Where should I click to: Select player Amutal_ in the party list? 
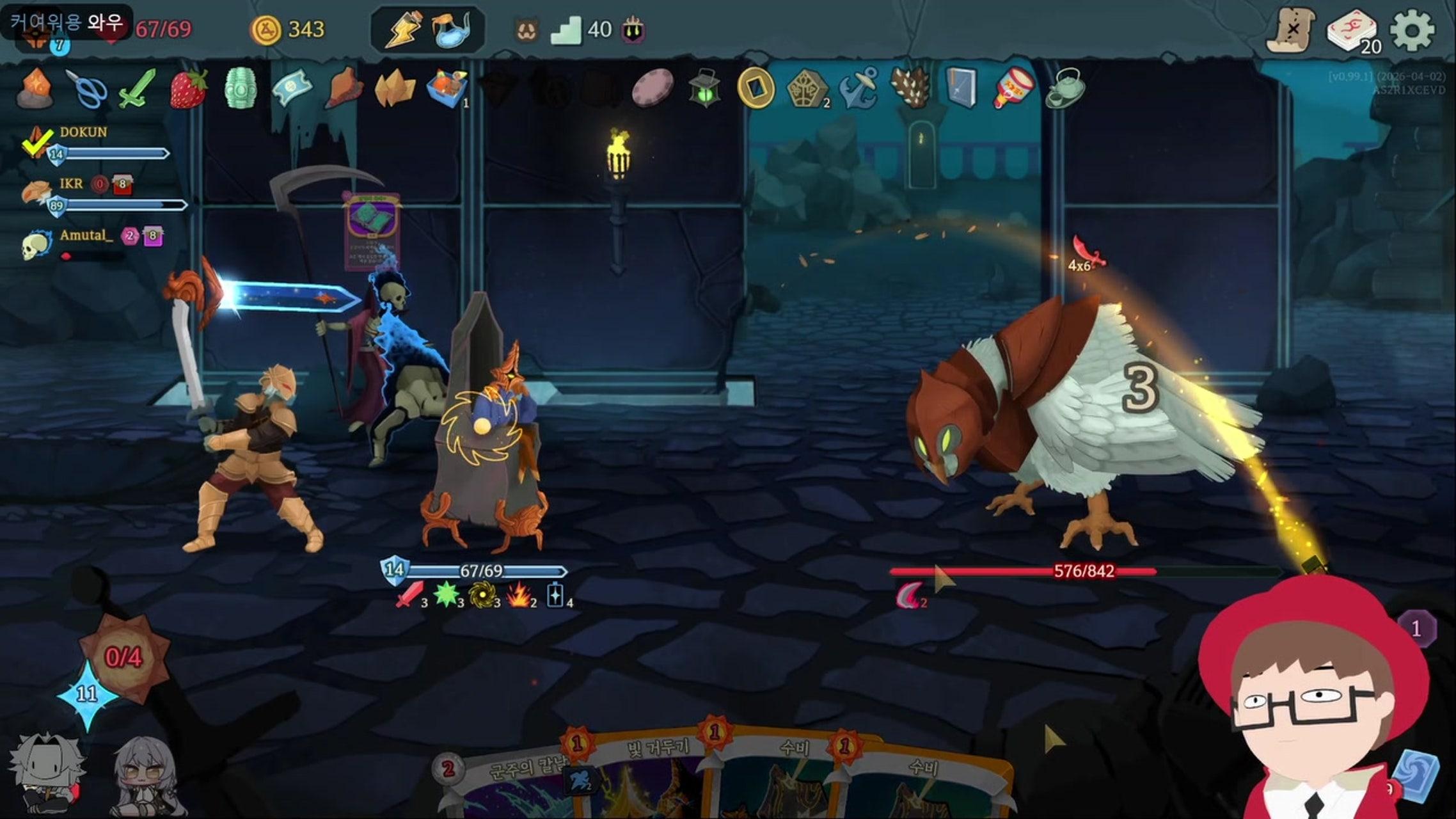[86, 235]
